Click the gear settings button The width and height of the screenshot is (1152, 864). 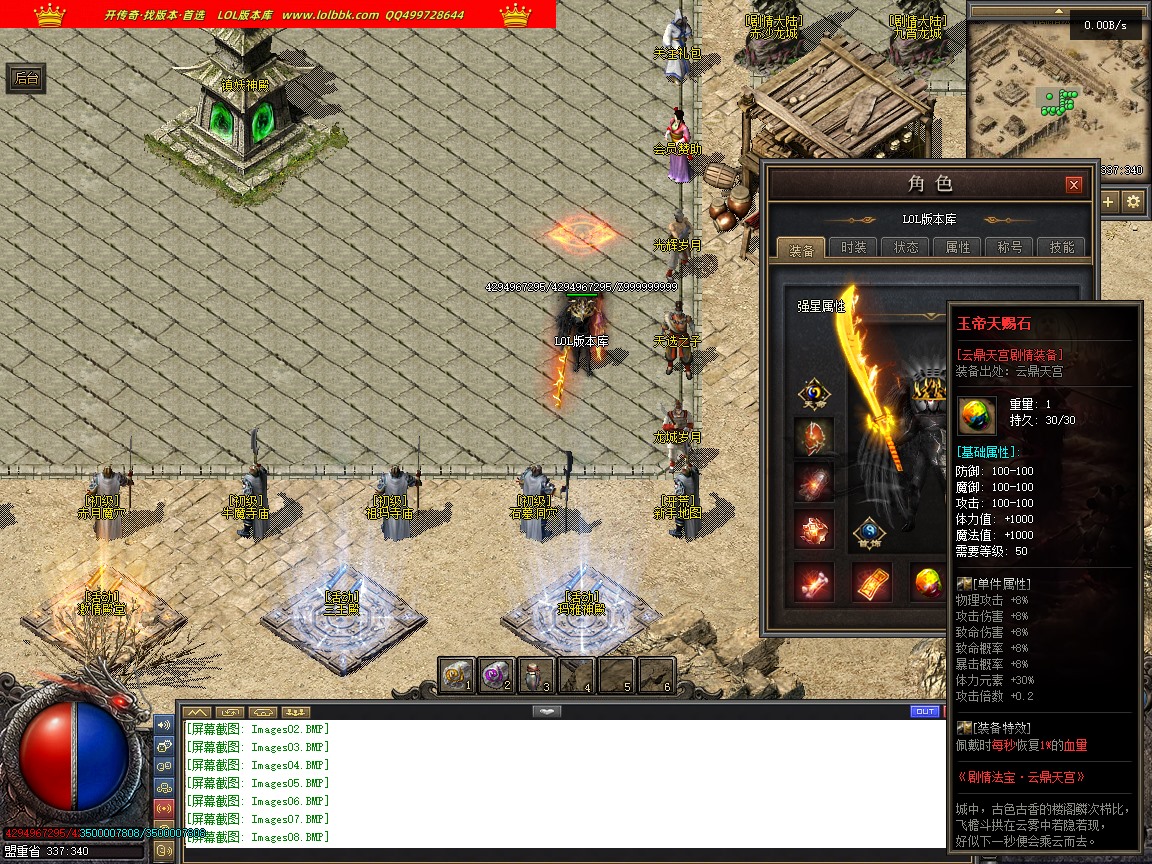pos(1133,202)
